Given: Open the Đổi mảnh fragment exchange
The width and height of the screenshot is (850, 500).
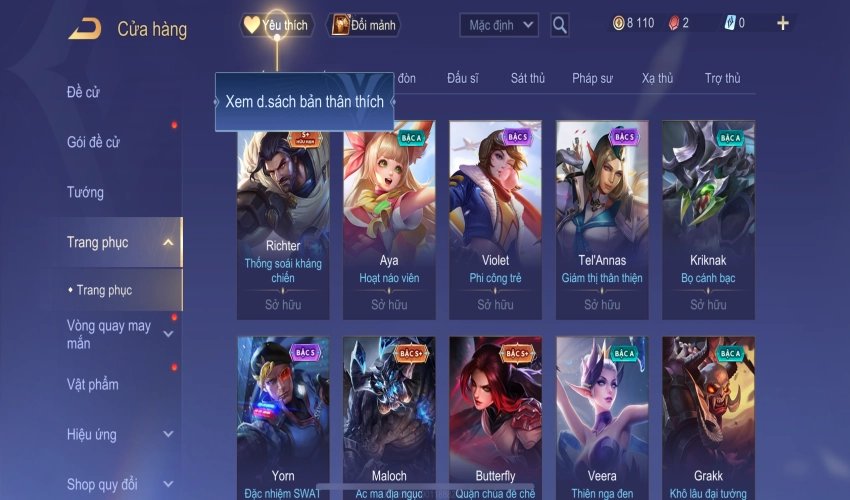Looking at the screenshot, I should (x=364, y=25).
